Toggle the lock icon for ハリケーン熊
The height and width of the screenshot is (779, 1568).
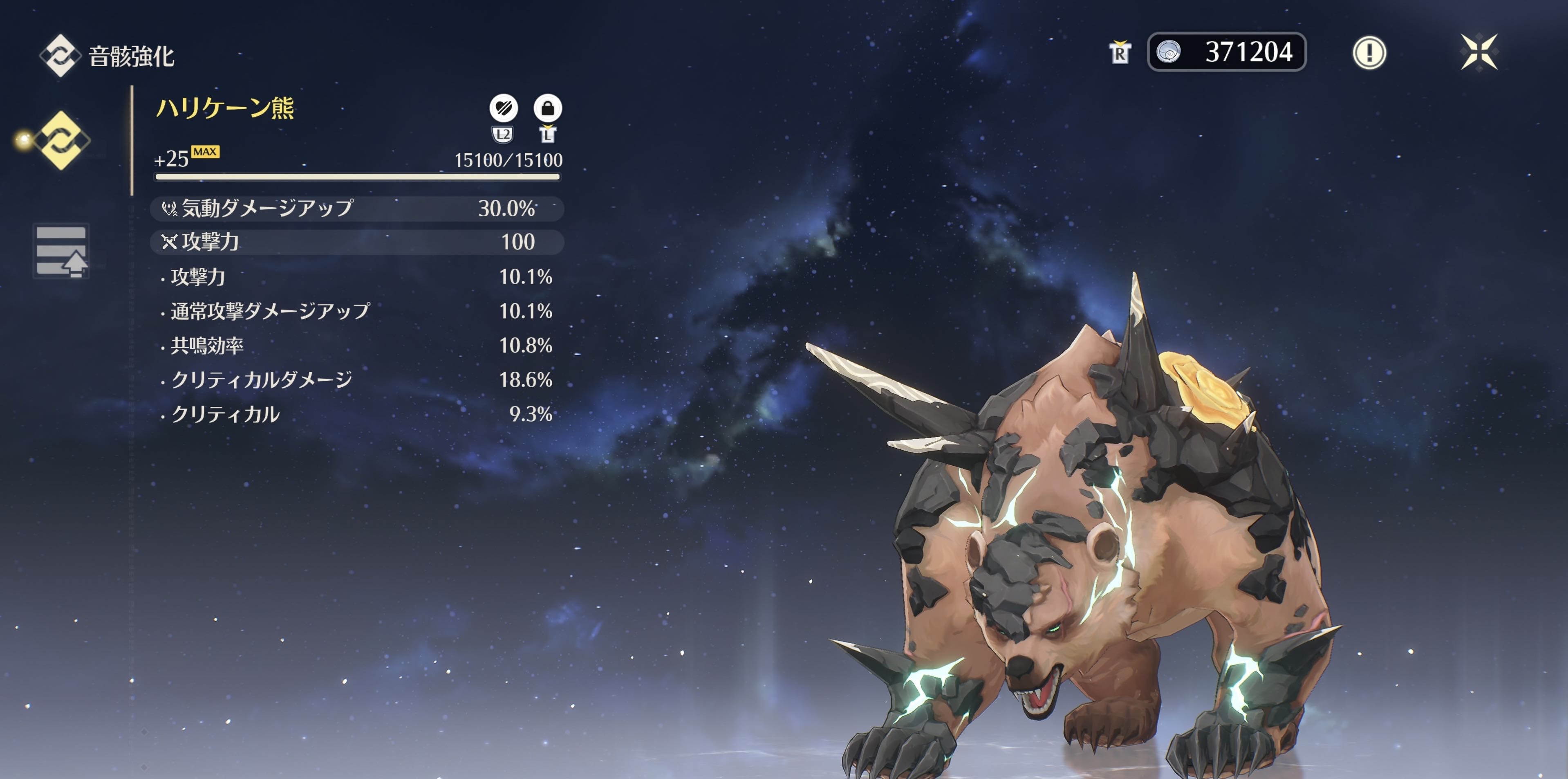tap(547, 108)
